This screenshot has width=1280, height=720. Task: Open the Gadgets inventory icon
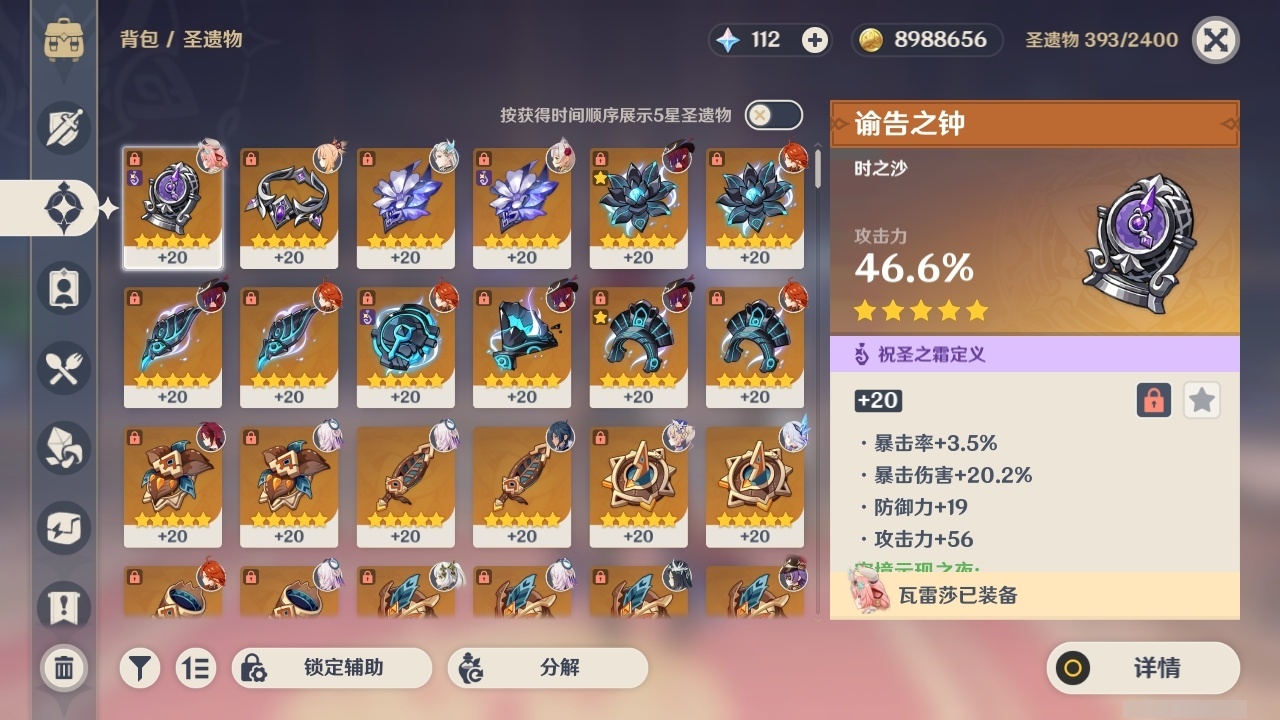(x=63, y=528)
